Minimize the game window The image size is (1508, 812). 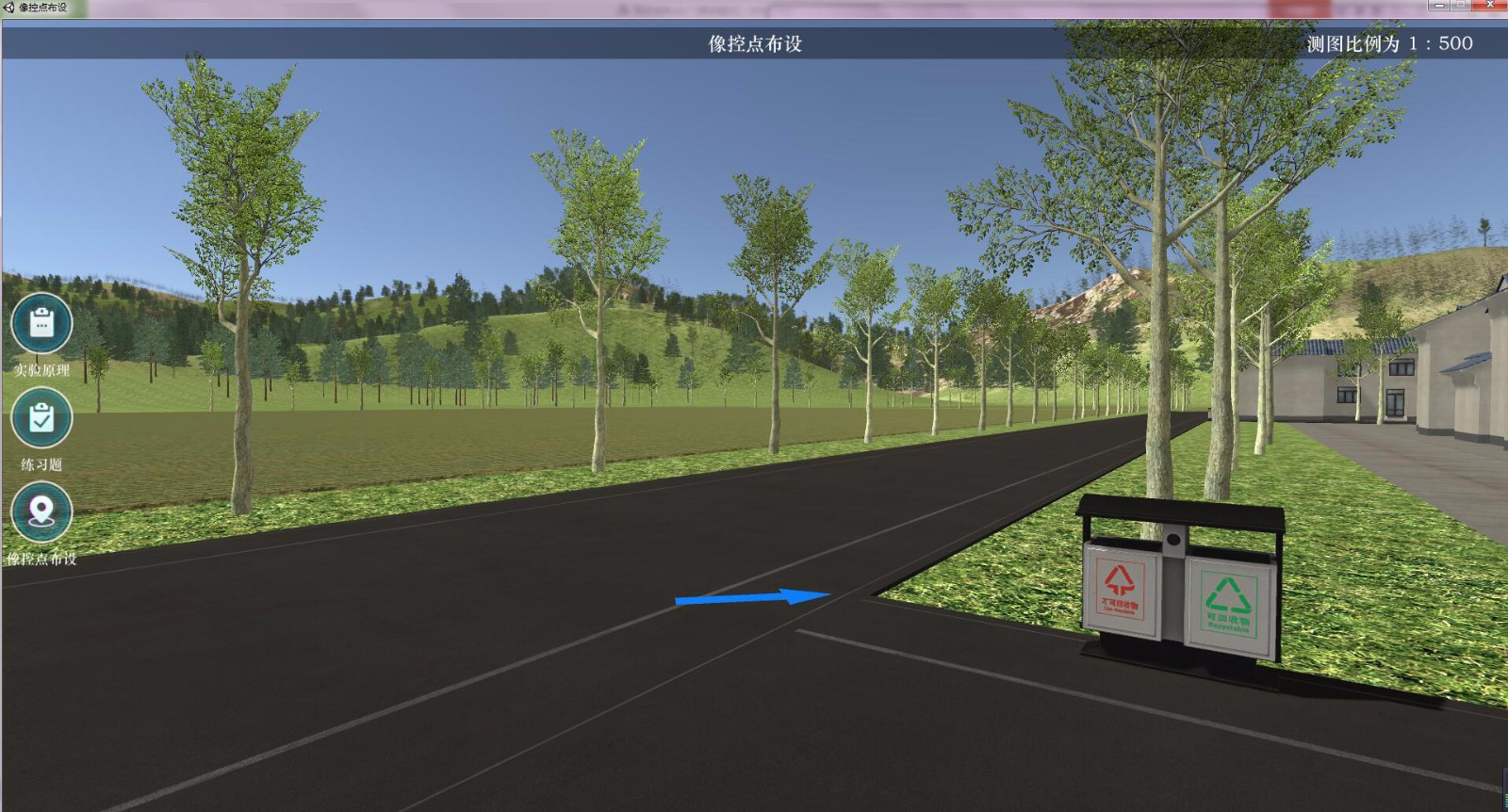click(x=1439, y=6)
